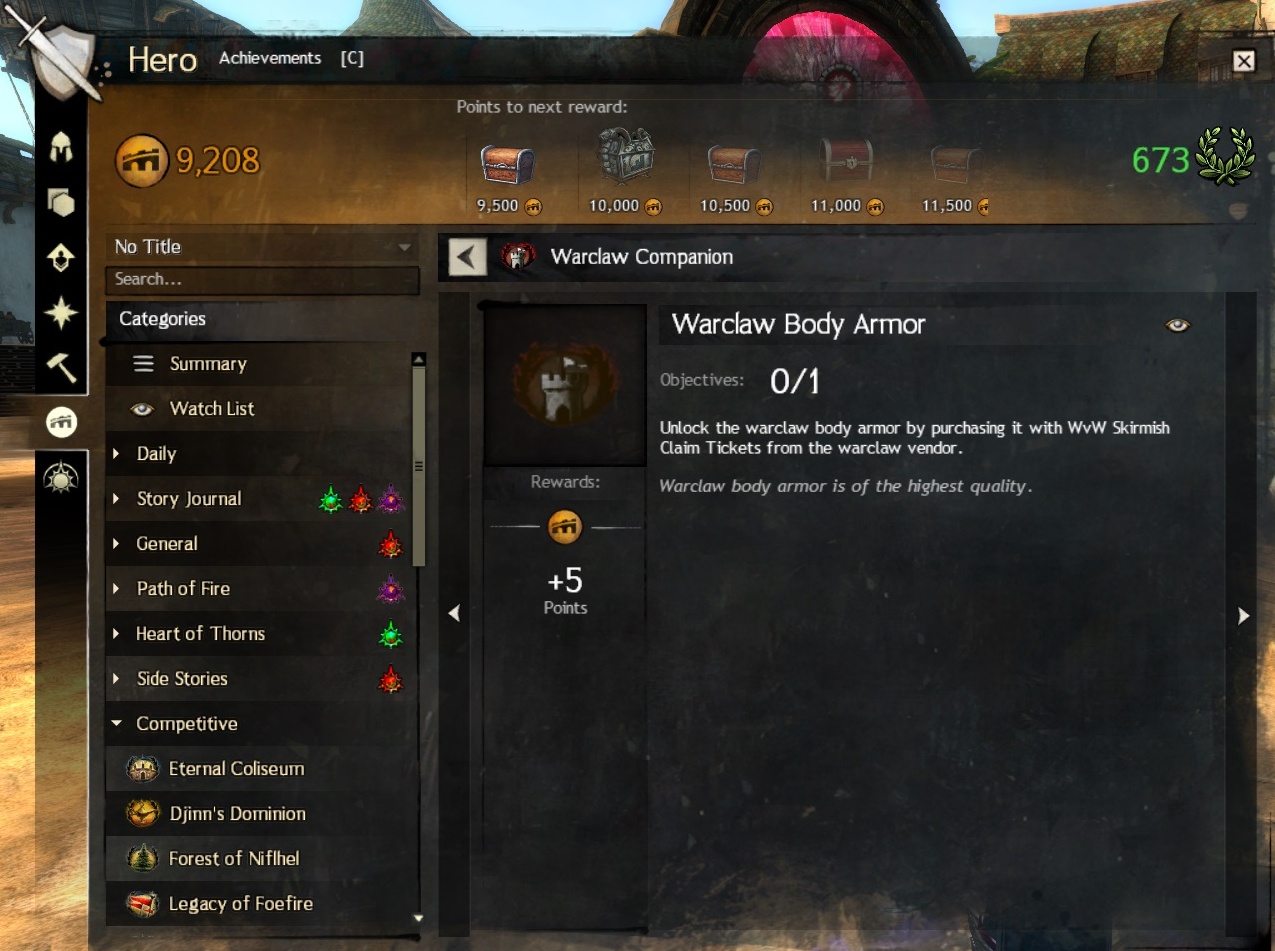
Task: Switch to the Equipment helmet tab
Action: (x=62, y=150)
